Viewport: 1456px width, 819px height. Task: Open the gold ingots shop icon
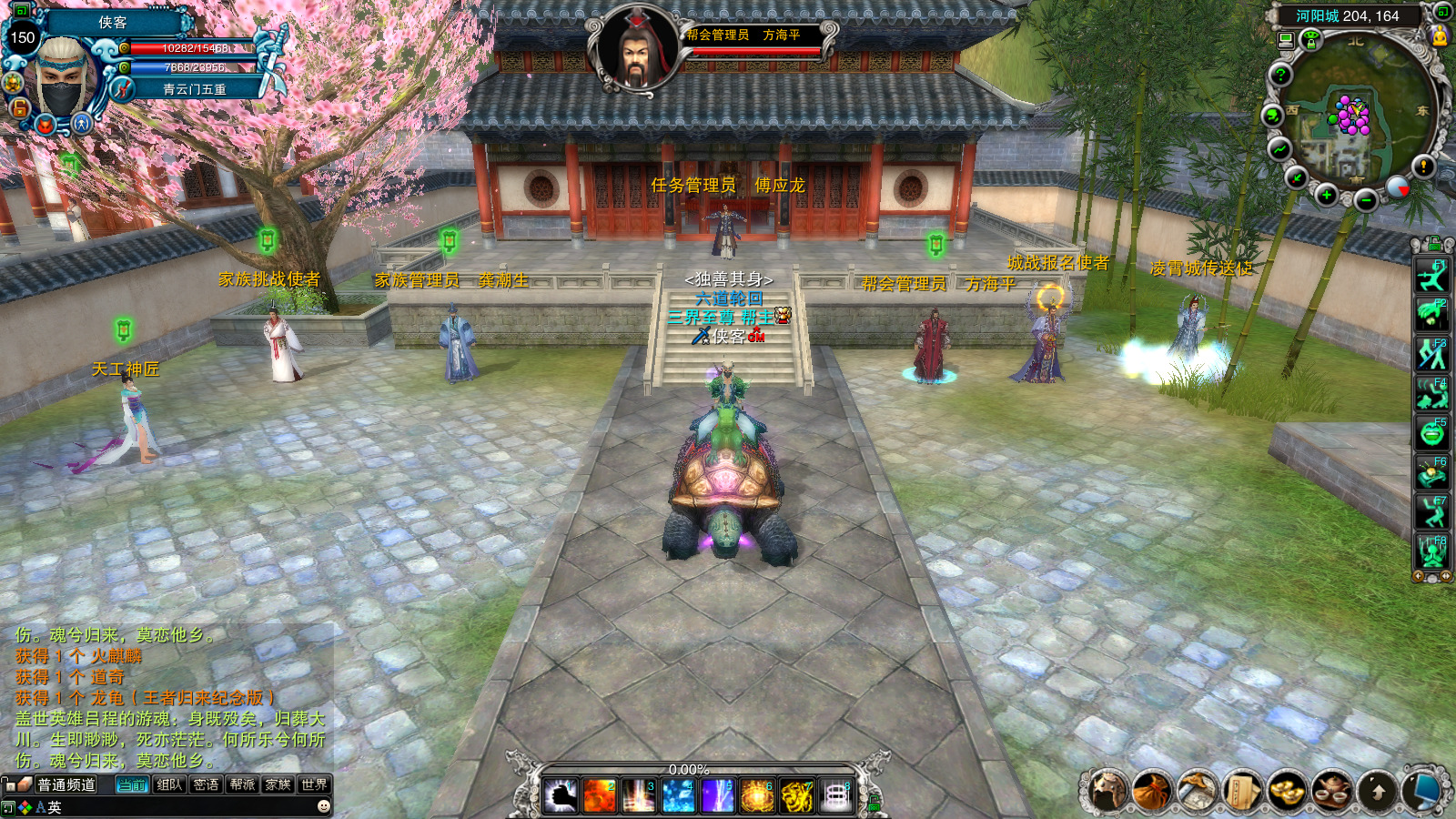1287,791
